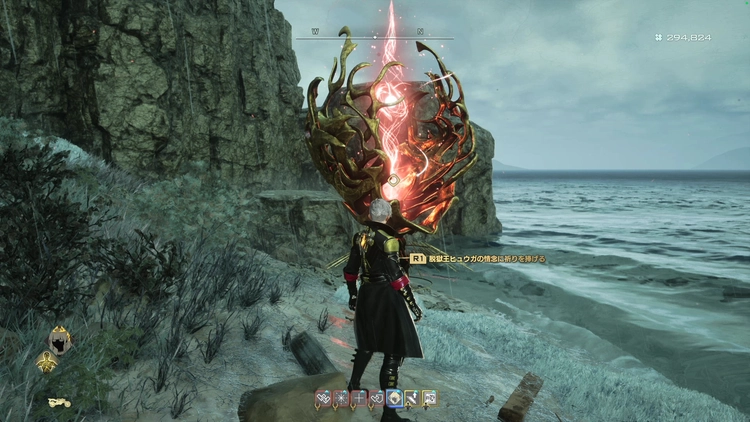Viewport: 750px width, 422px height.
Task: Select the double hearts skill icon
Action: pos(324,398)
